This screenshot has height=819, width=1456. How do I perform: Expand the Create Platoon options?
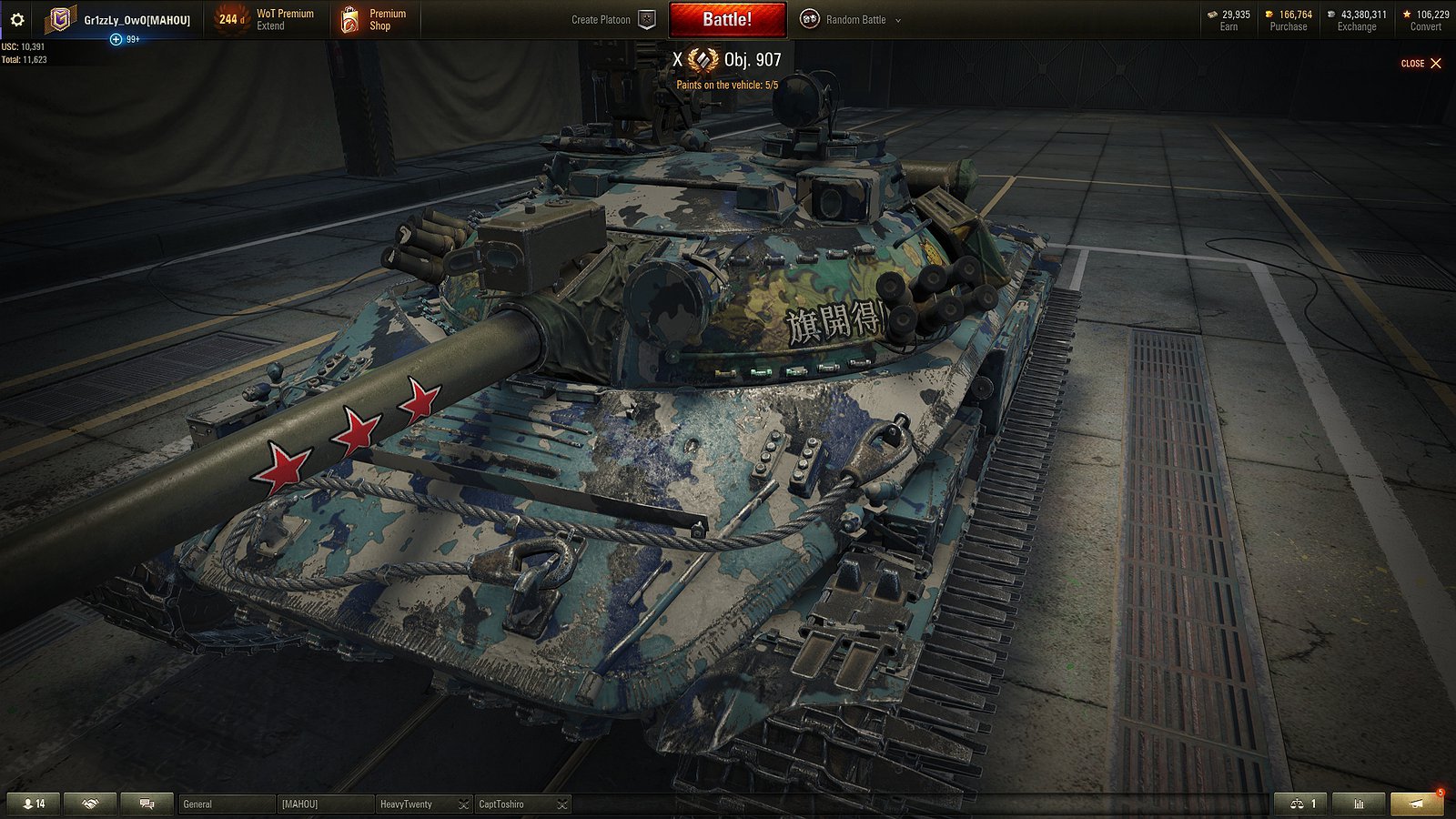click(x=648, y=19)
